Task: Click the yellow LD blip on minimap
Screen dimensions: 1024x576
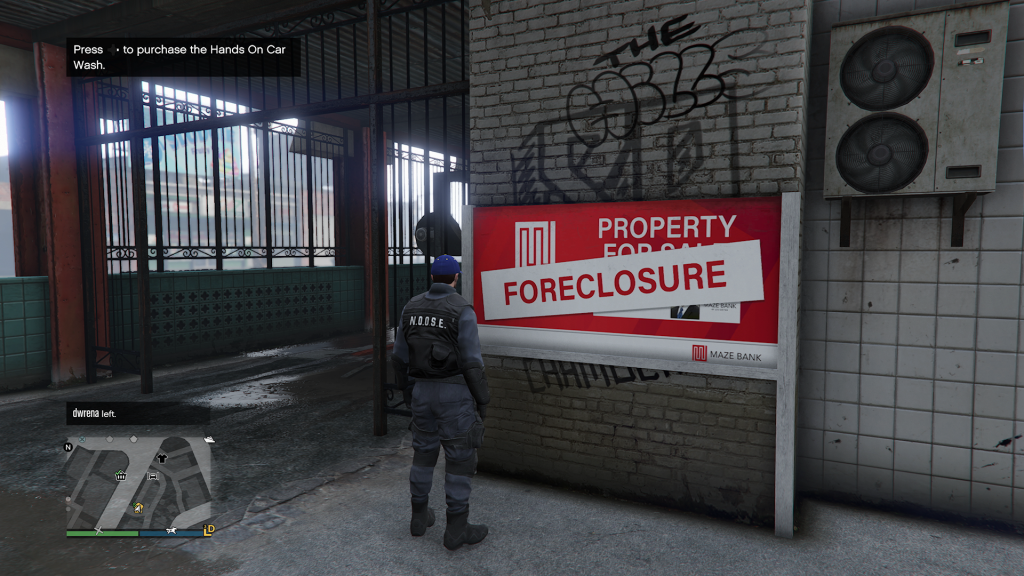Action: coord(209,529)
